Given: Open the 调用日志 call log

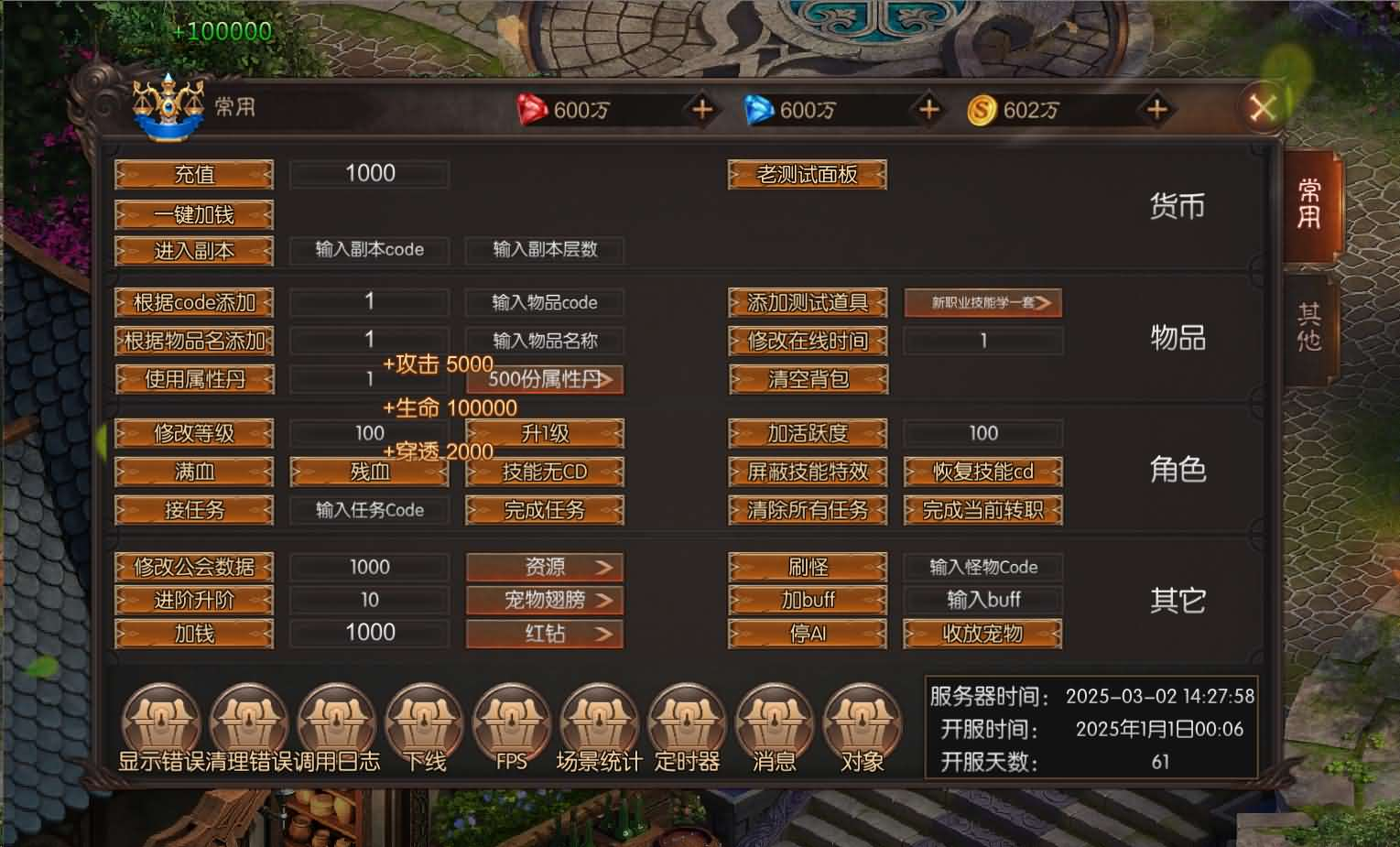Looking at the screenshot, I should coord(337,723).
